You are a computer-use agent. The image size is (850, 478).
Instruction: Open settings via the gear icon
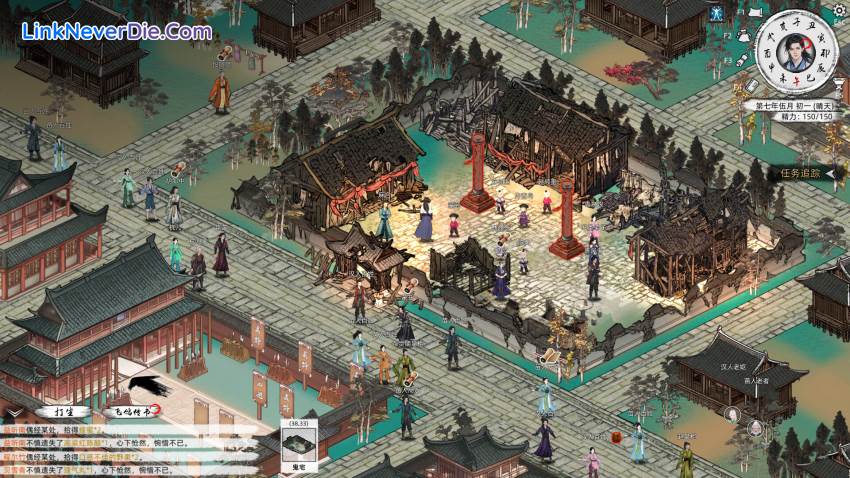[x=837, y=9]
